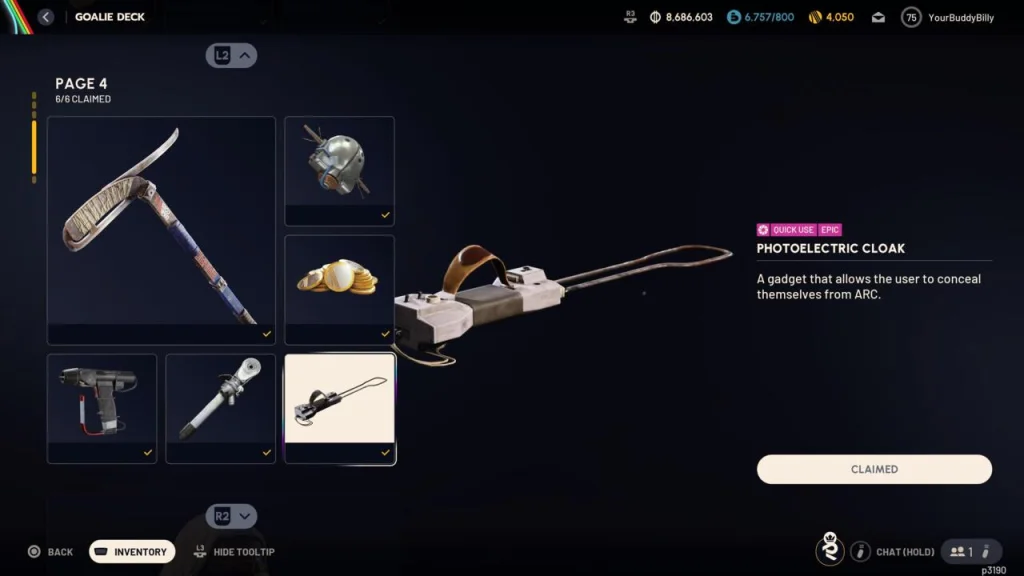This screenshot has width=1024, height=576.
Task: Open the Inventory
Action: [x=132, y=552]
